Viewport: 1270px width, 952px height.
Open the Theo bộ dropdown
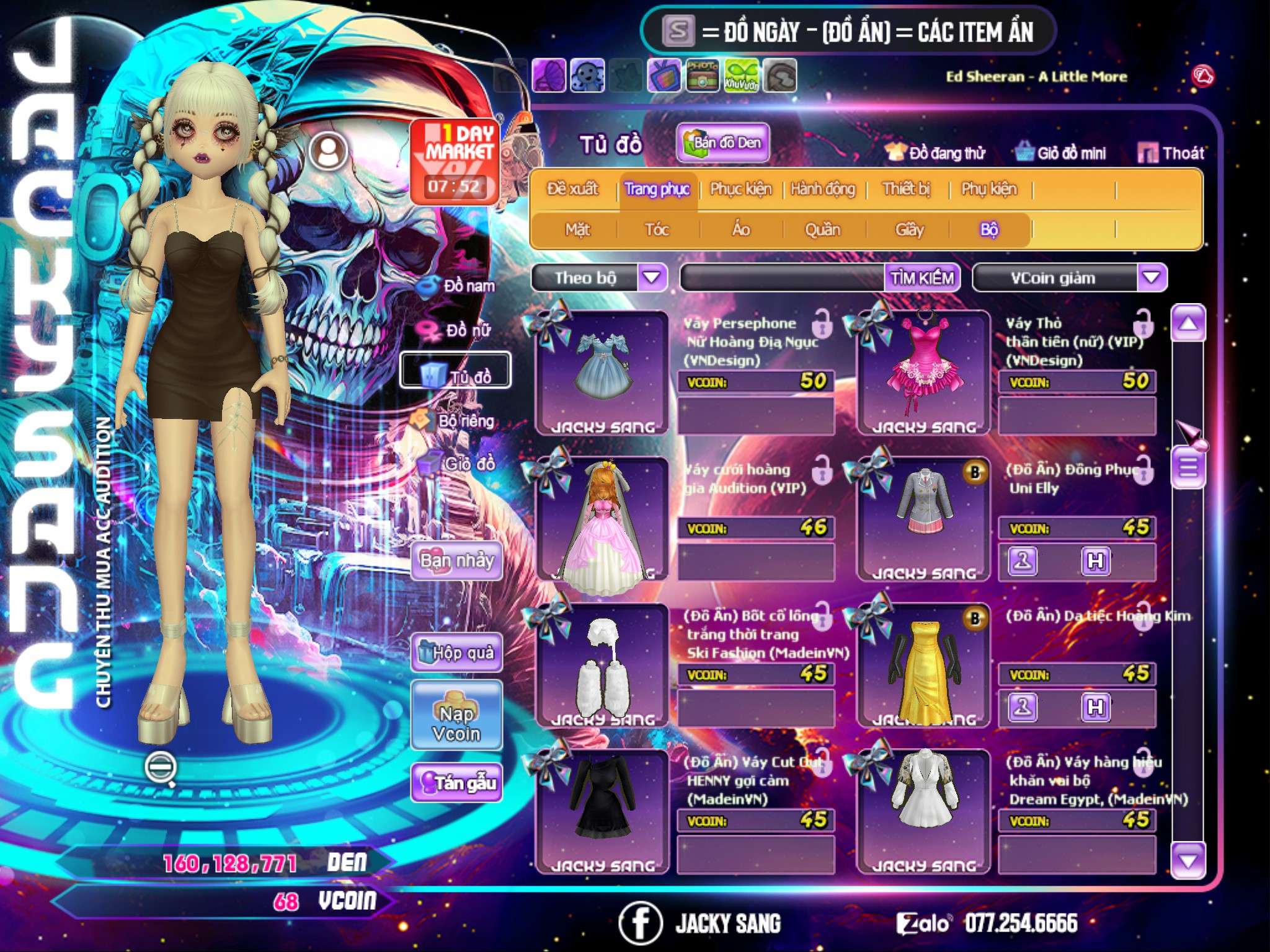pos(652,277)
